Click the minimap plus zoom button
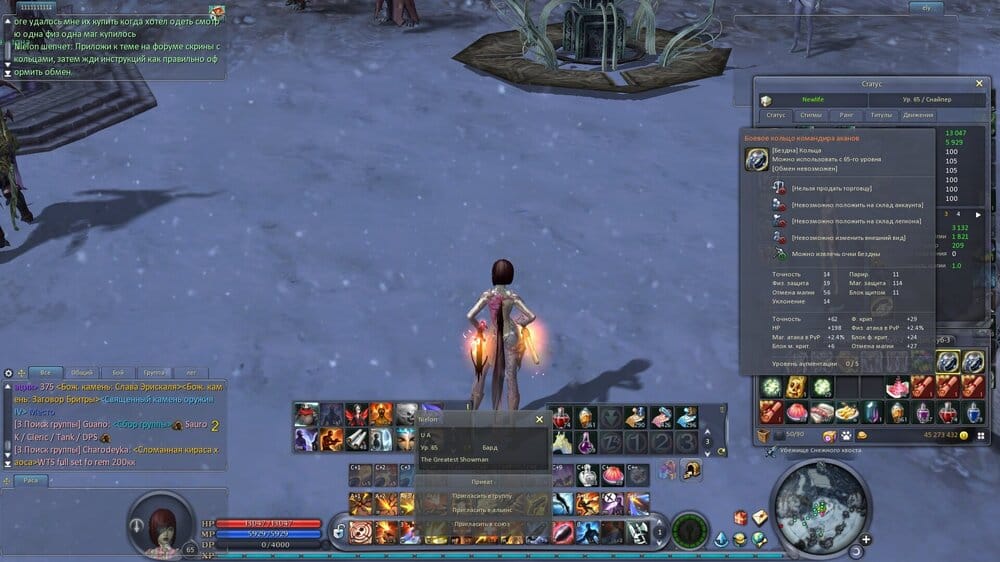Image resolution: width=1000 pixels, height=562 pixels. pyautogui.click(x=864, y=539)
